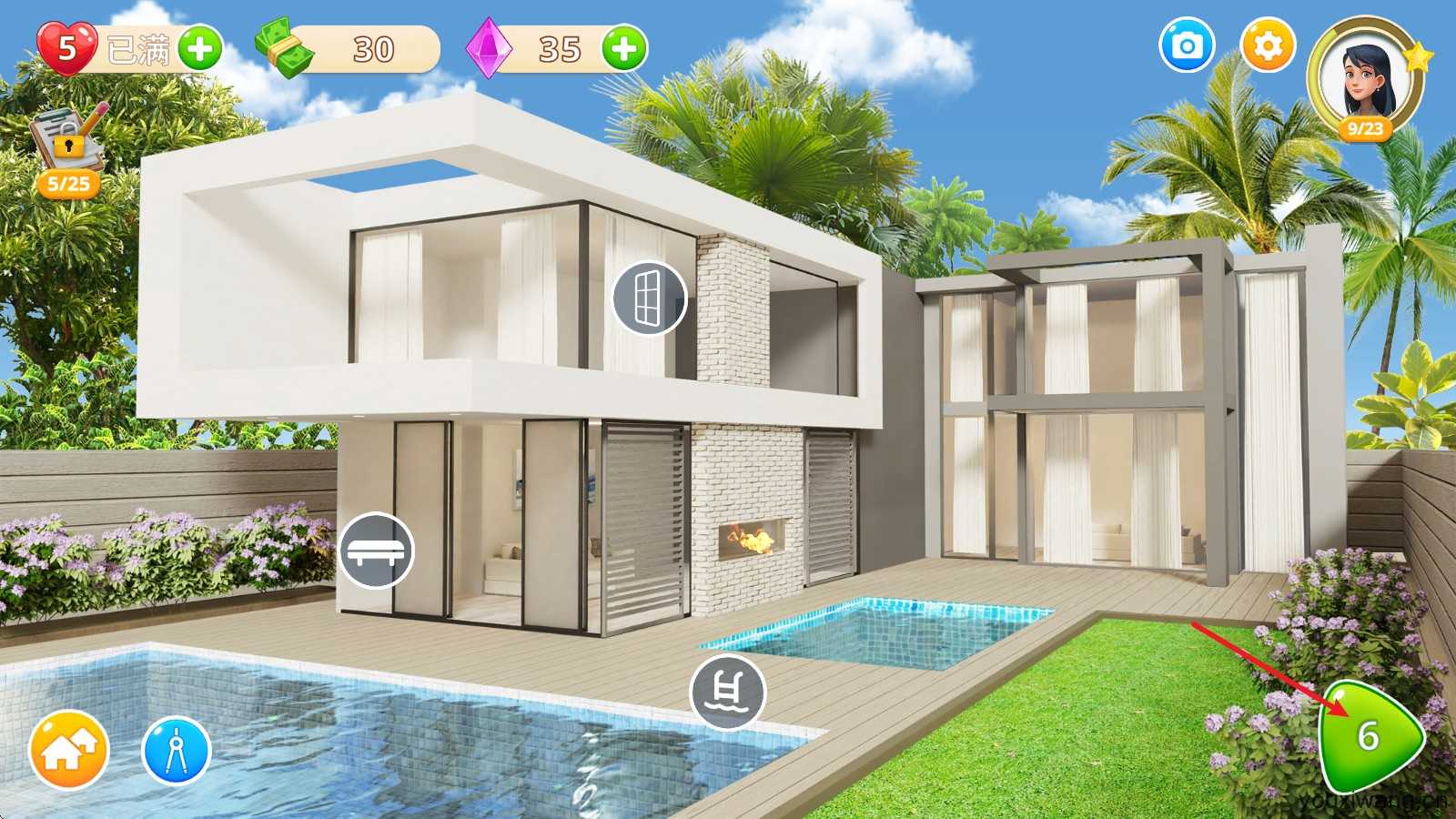Add gems using the green plus button
1456x819 pixels.
click(624, 48)
